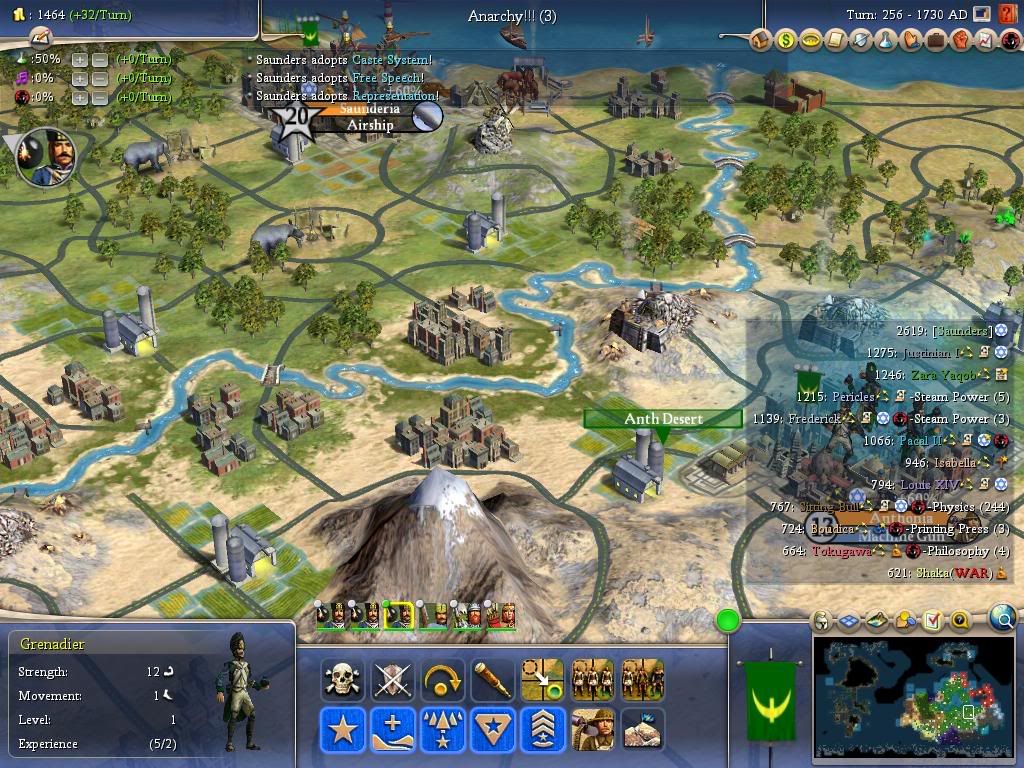Click the green end turn button
The width and height of the screenshot is (1024, 768).
pyautogui.click(x=728, y=621)
